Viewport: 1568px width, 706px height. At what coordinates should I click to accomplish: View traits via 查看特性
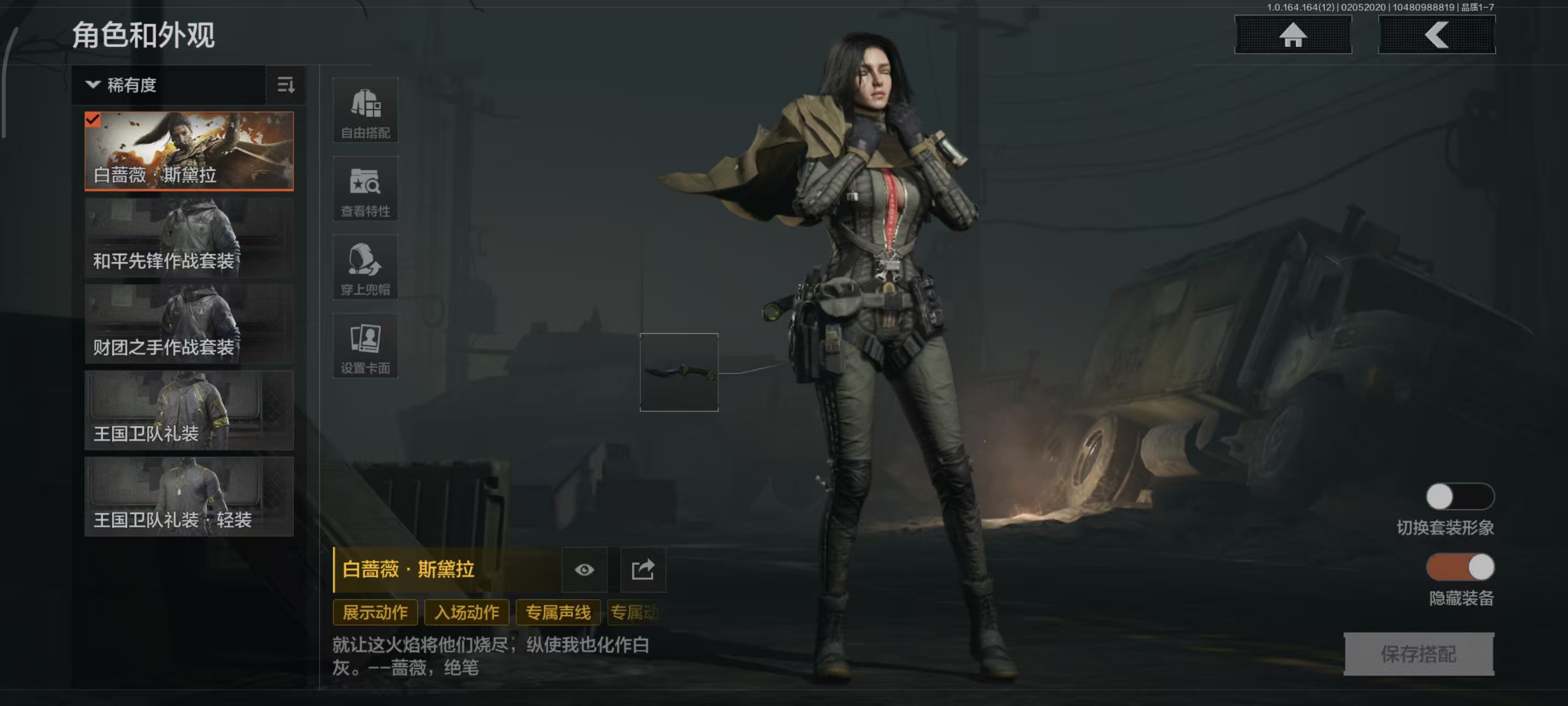coord(365,189)
